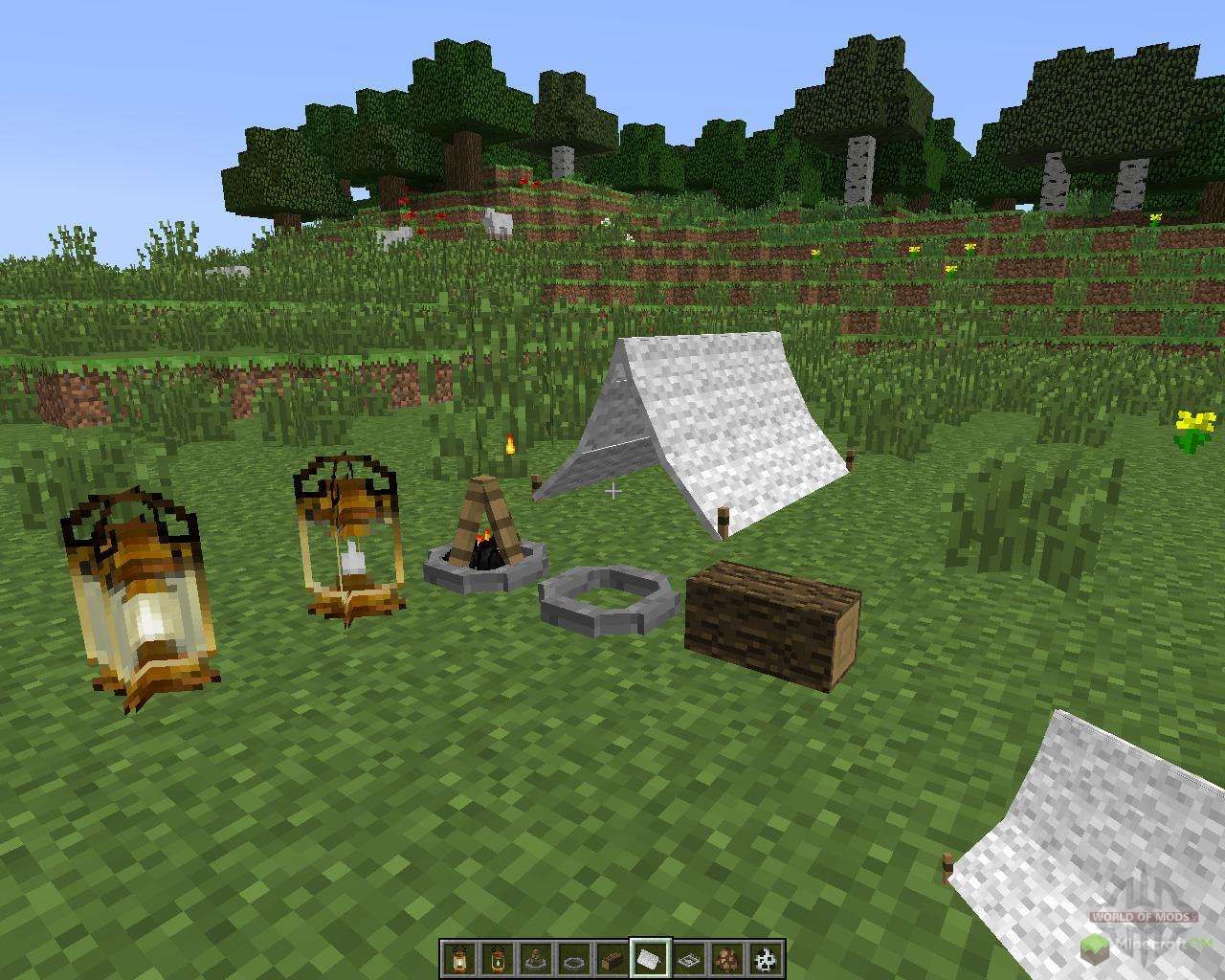Select the black-and-white spawn egg slot
Screen dimensions: 1225x980
[x=766, y=958]
